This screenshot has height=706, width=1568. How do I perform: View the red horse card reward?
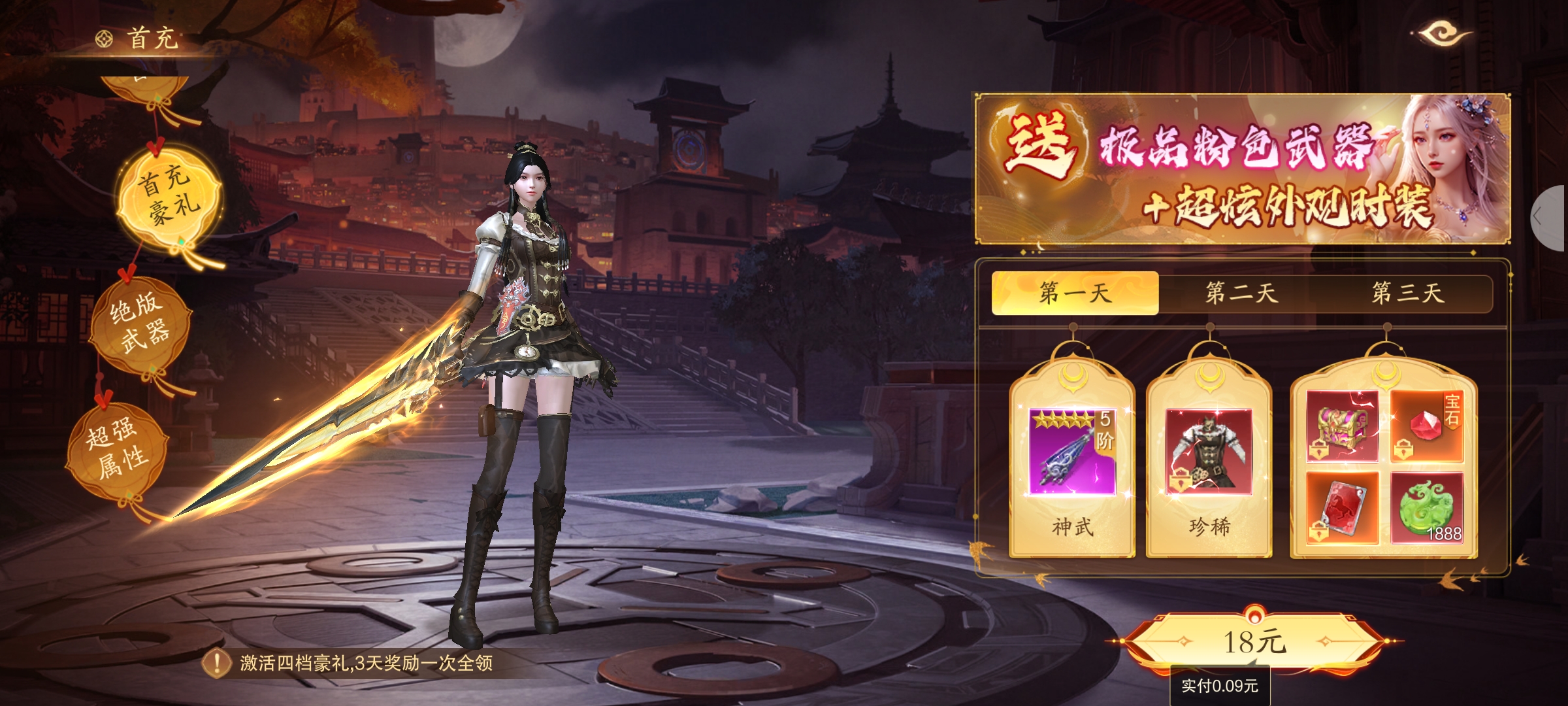[1342, 508]
